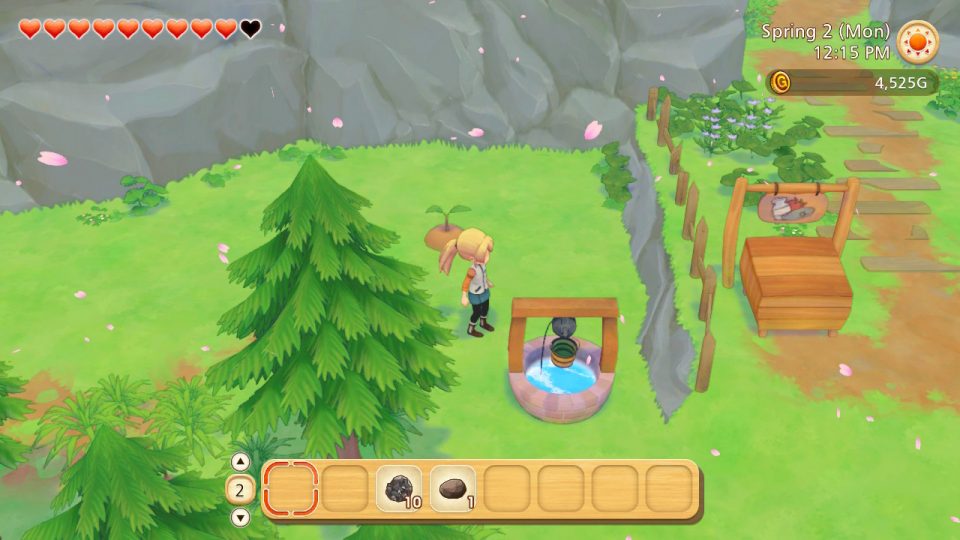The width and height of the screenshot is (960, 540).
Task: Click the hotbar's up arrow
Action: click(x=240, y=462)
